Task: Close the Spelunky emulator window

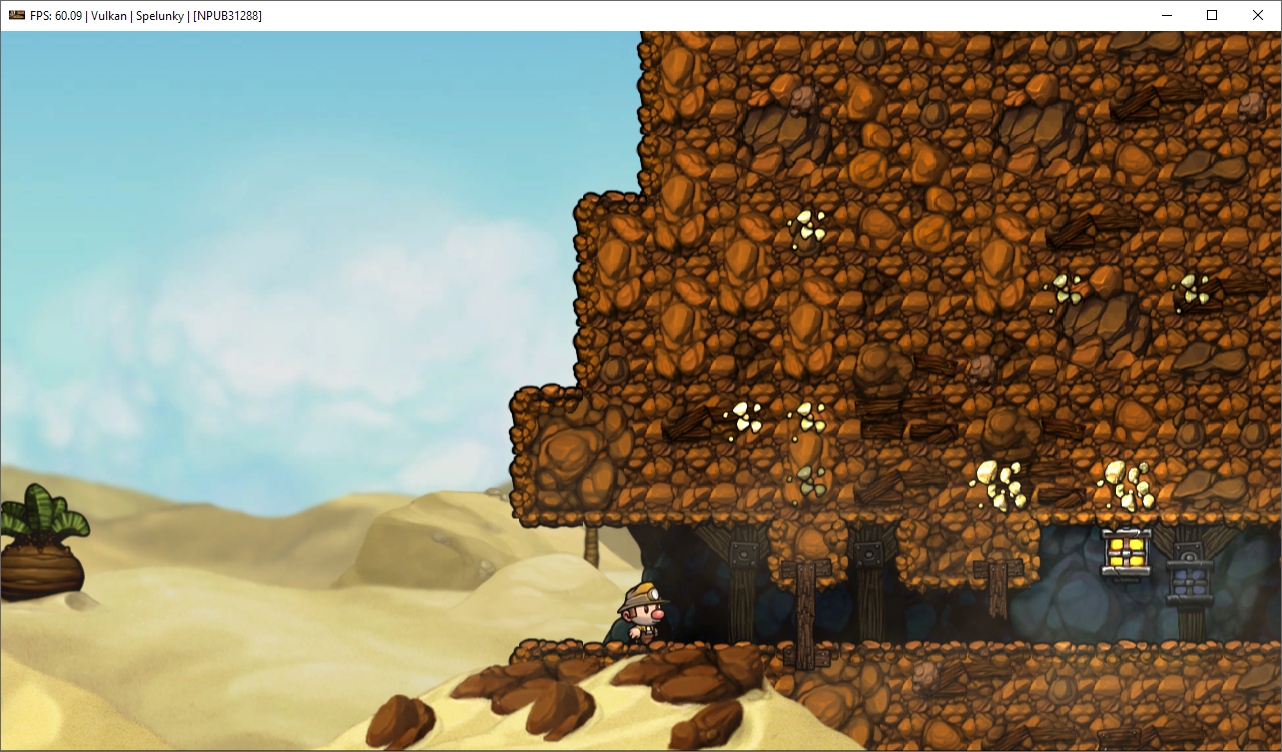Action: coord(1257,15)
